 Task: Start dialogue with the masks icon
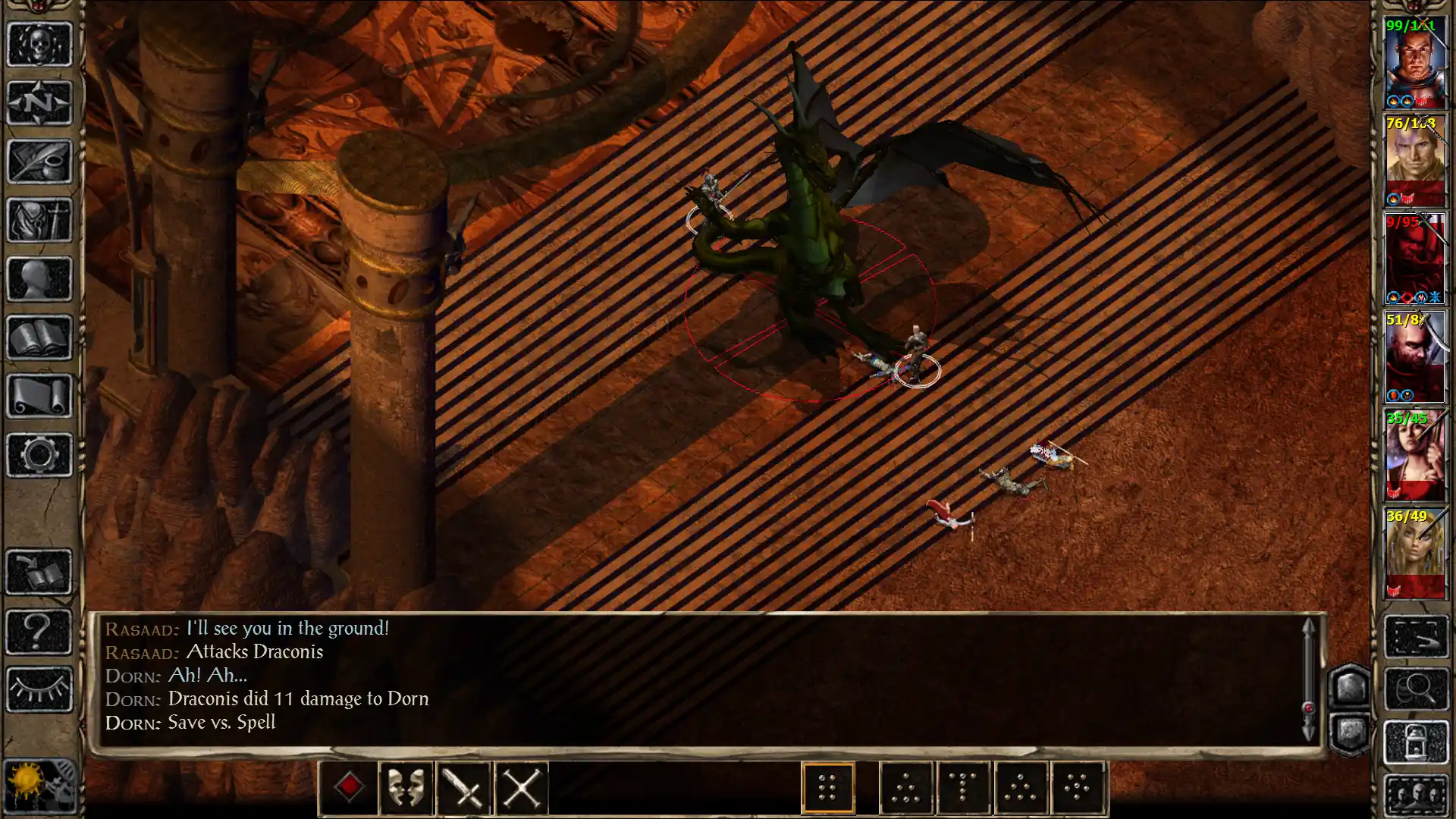click(x=407, y=787)
